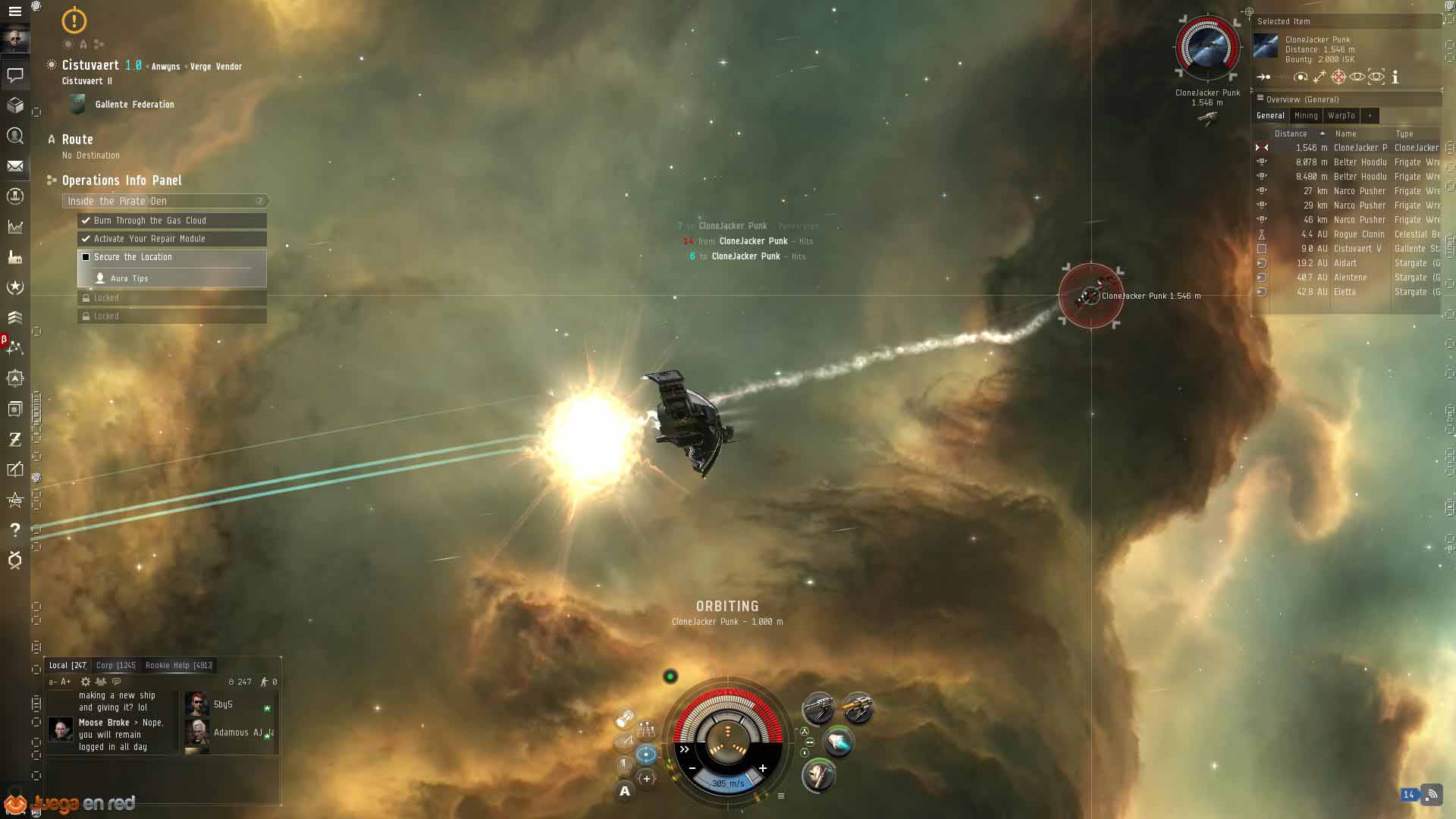1456x819 pixels.
Task: Increase ship speed with the plus button
Action: click(x=762, y=768)
